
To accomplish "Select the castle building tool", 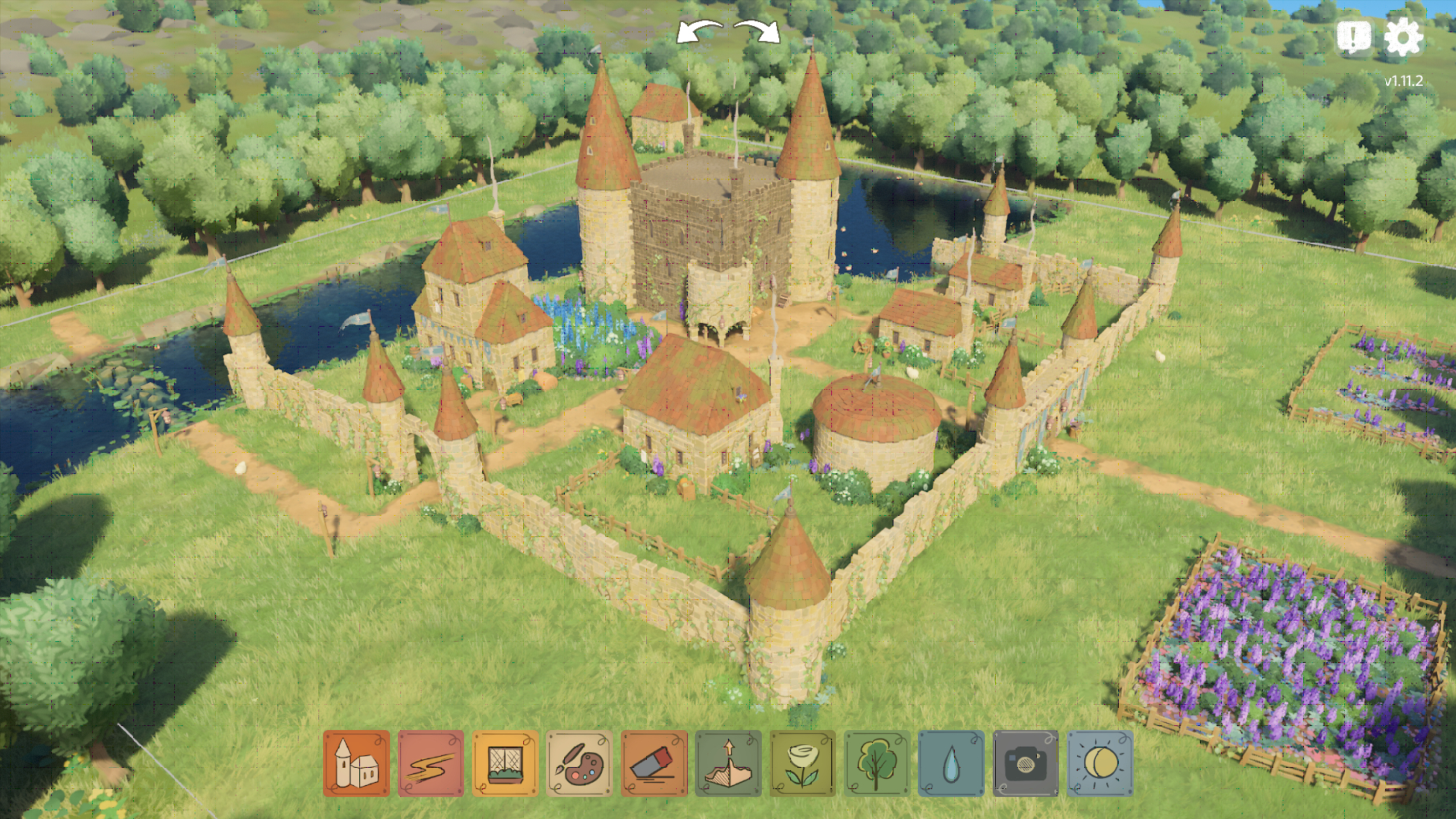I will (x=356, y=763).
